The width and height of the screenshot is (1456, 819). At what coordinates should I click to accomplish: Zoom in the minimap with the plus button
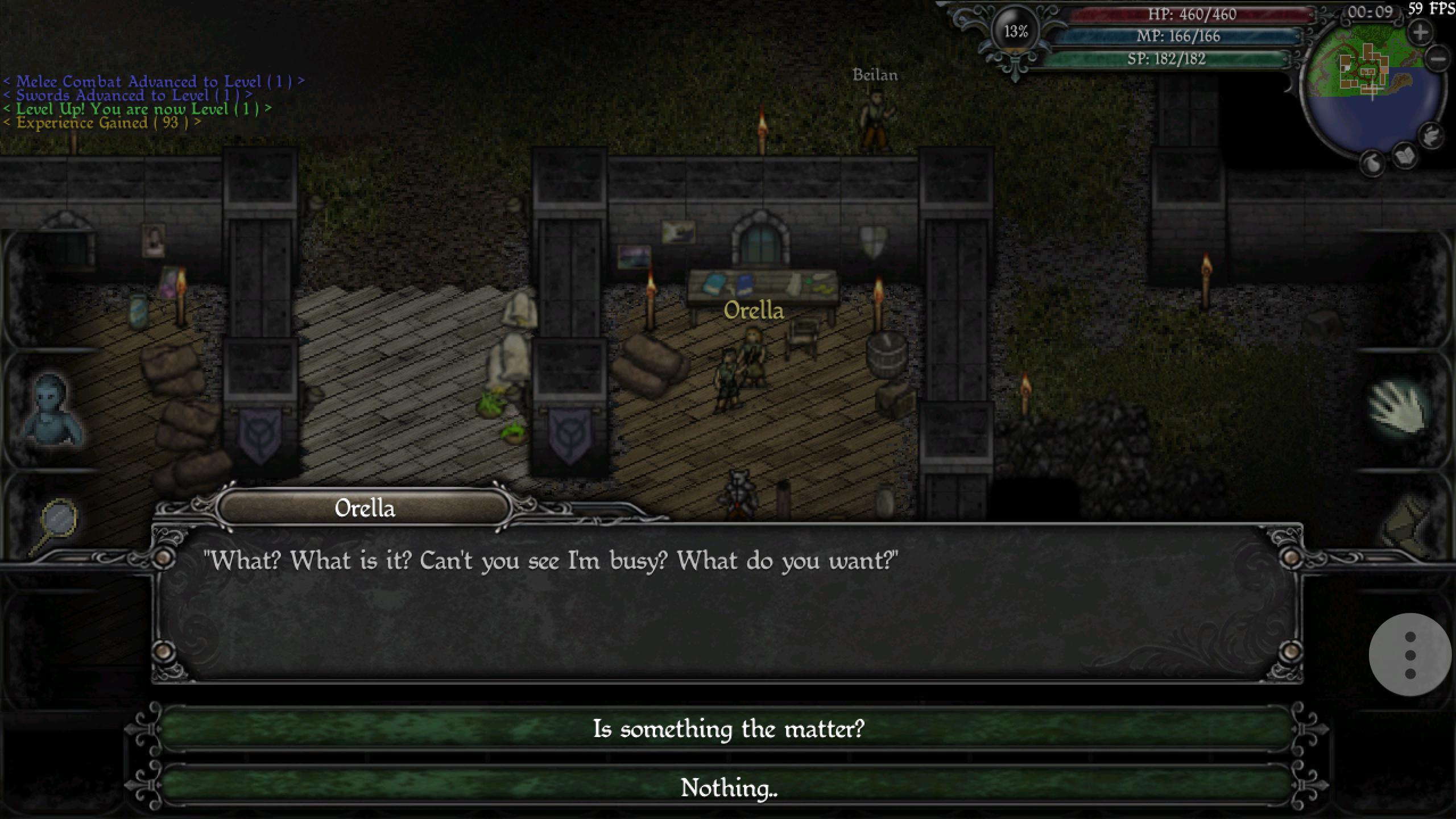click(1420, 32)
